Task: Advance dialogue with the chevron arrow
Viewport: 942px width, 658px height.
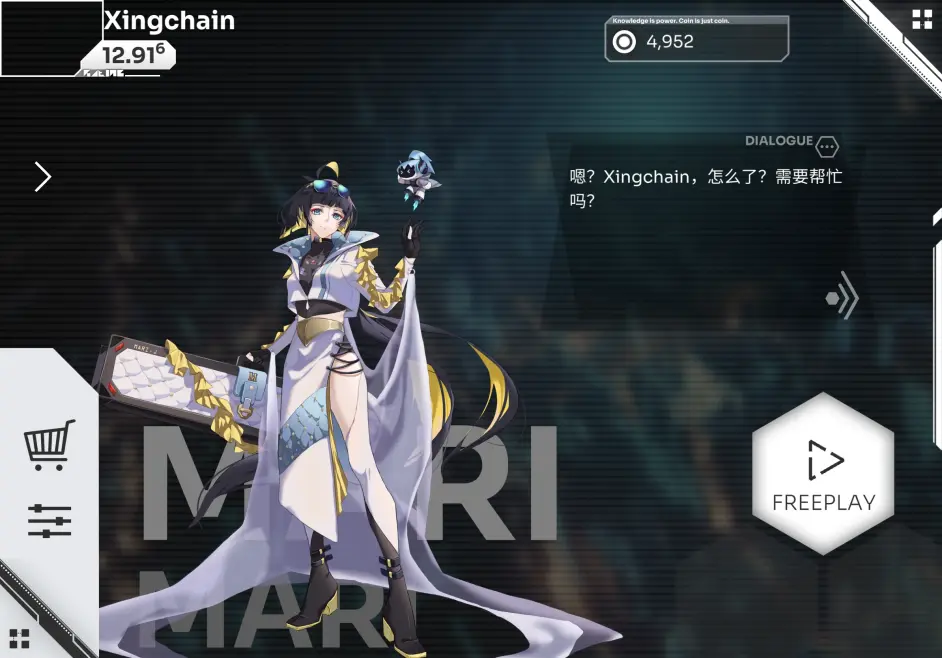Action: (842, 297)
